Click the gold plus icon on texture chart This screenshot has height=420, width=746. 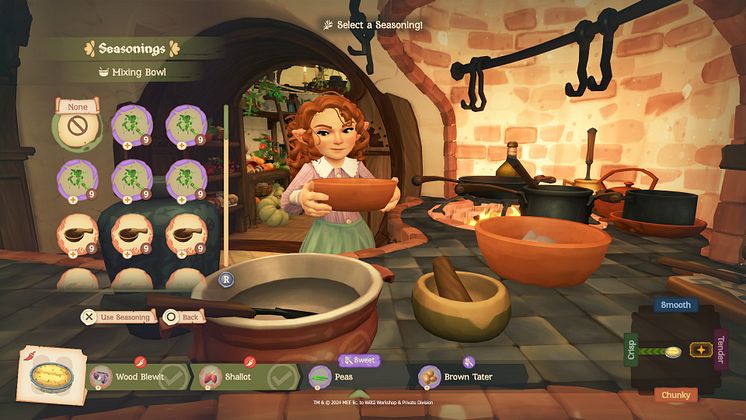click(700, 351)
